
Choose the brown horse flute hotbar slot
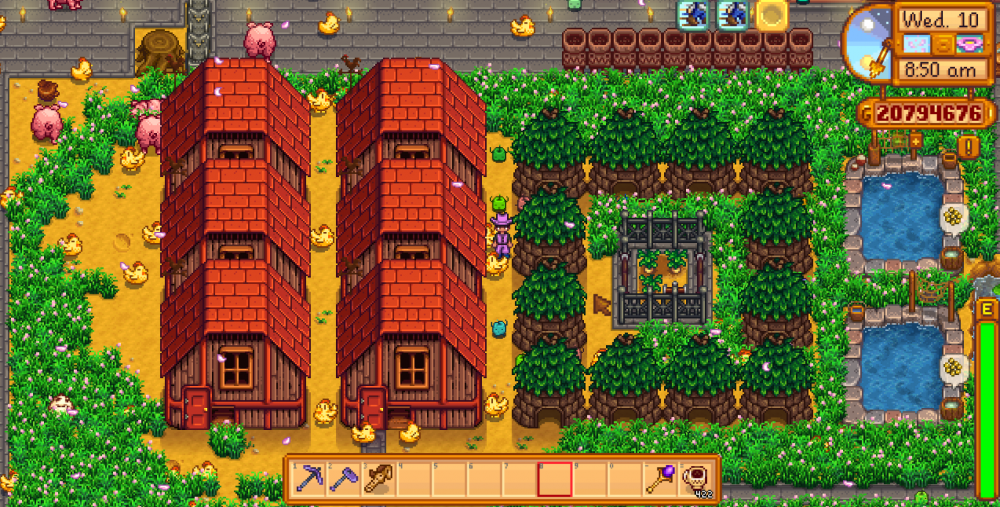(x=380, y=479)
